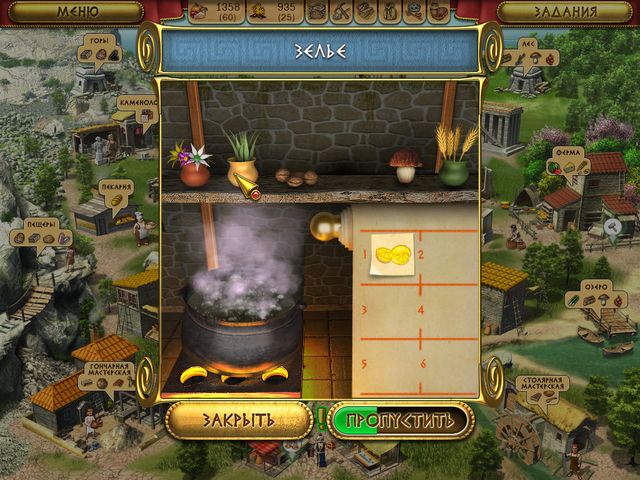Click the yellow recipe note in slot 1
640x480 pixels.
tap(392, 255)
